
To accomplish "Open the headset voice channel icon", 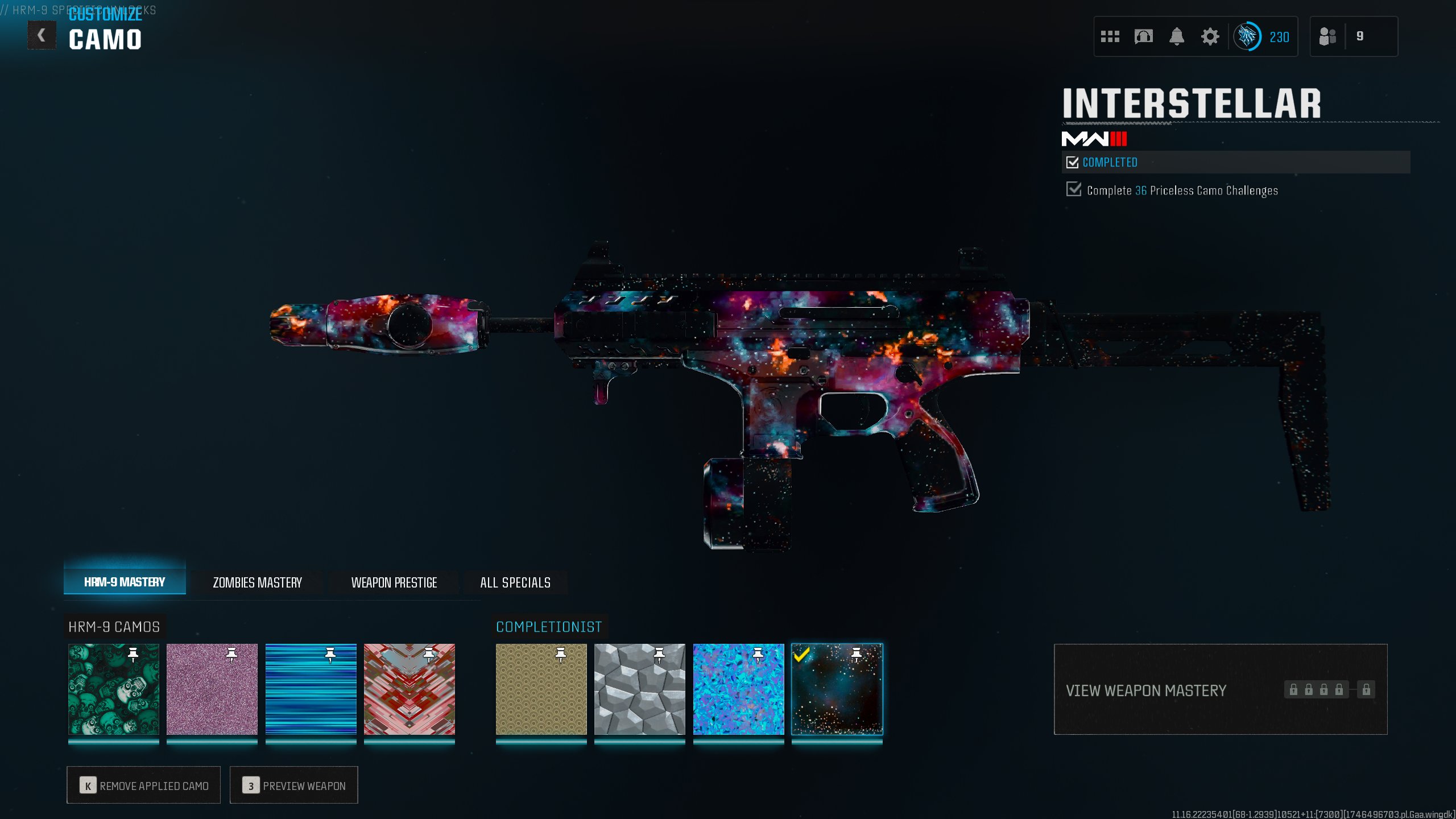I will pos(1143,37).
